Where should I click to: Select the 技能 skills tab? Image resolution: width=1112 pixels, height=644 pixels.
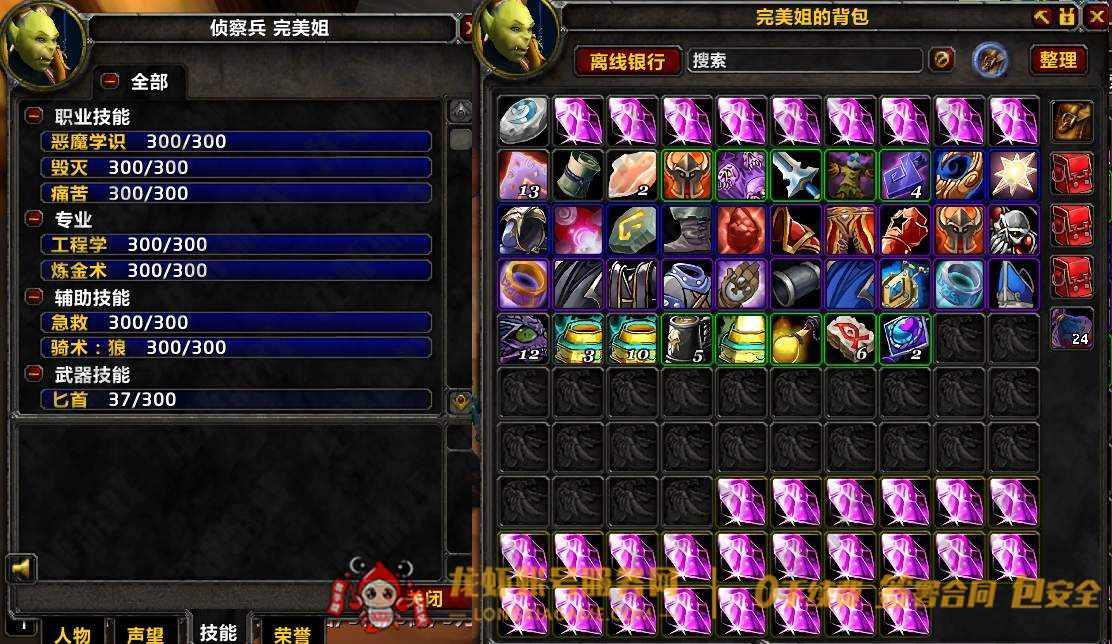[x=218, y=632]
